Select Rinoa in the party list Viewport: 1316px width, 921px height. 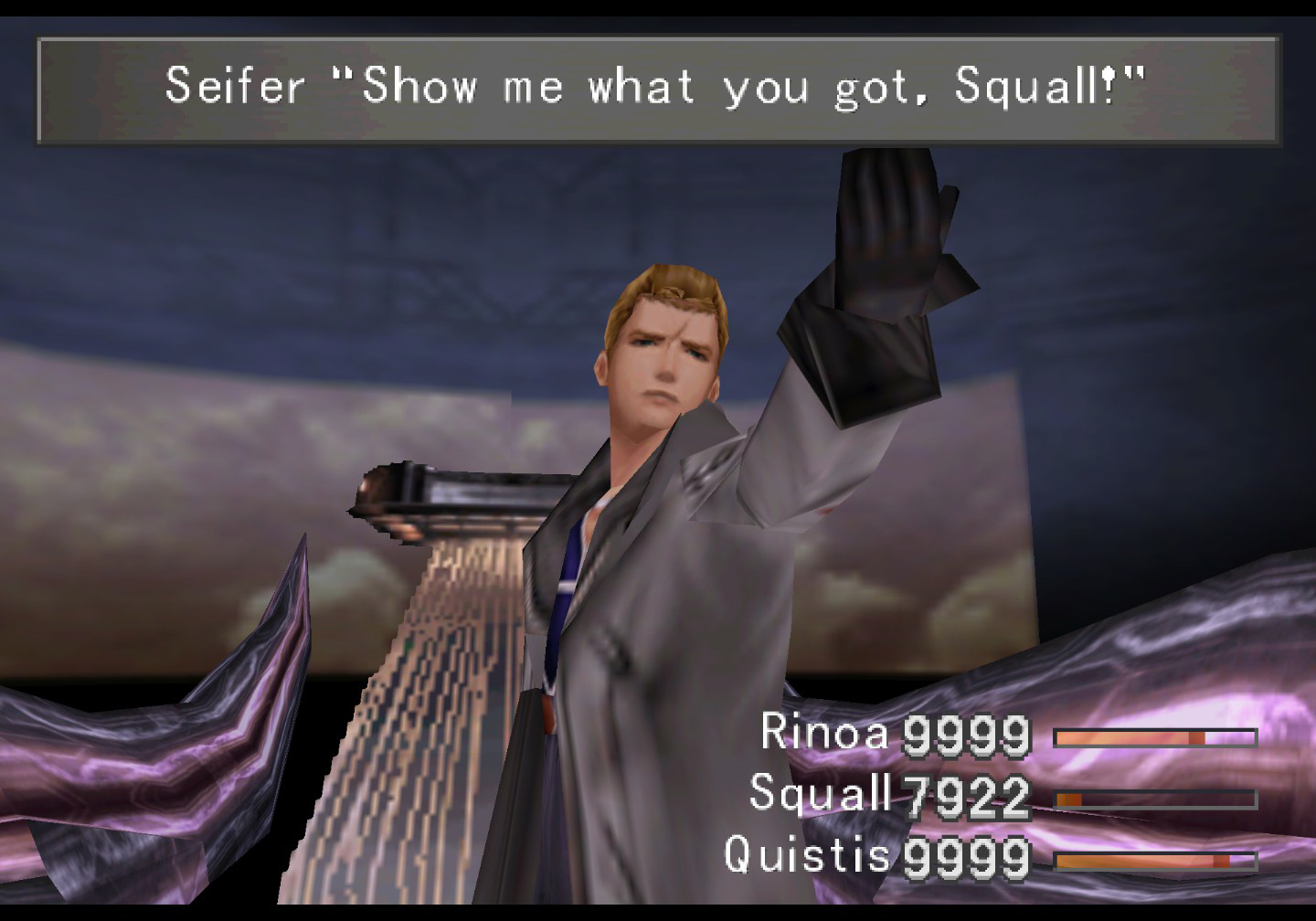pos(824,733)
